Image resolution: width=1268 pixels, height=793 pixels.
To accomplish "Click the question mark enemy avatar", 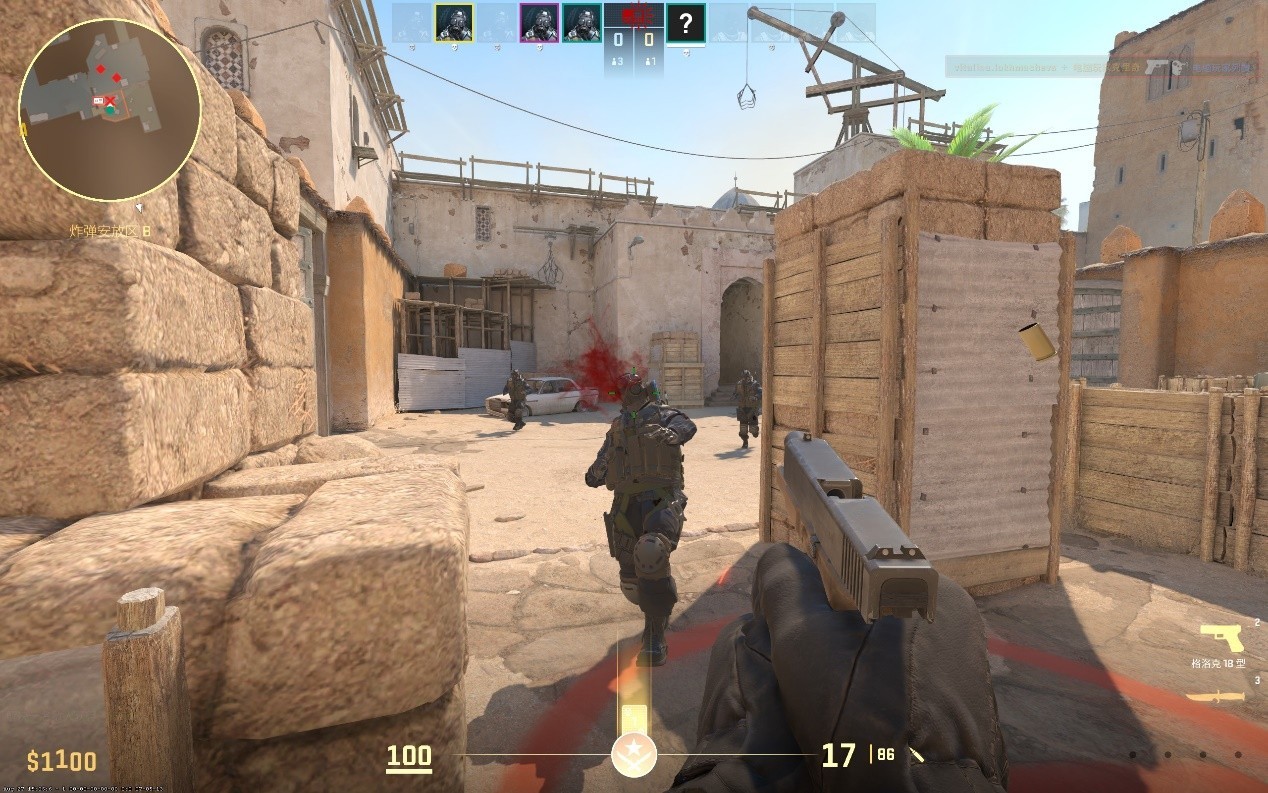I will pos(685,23).
